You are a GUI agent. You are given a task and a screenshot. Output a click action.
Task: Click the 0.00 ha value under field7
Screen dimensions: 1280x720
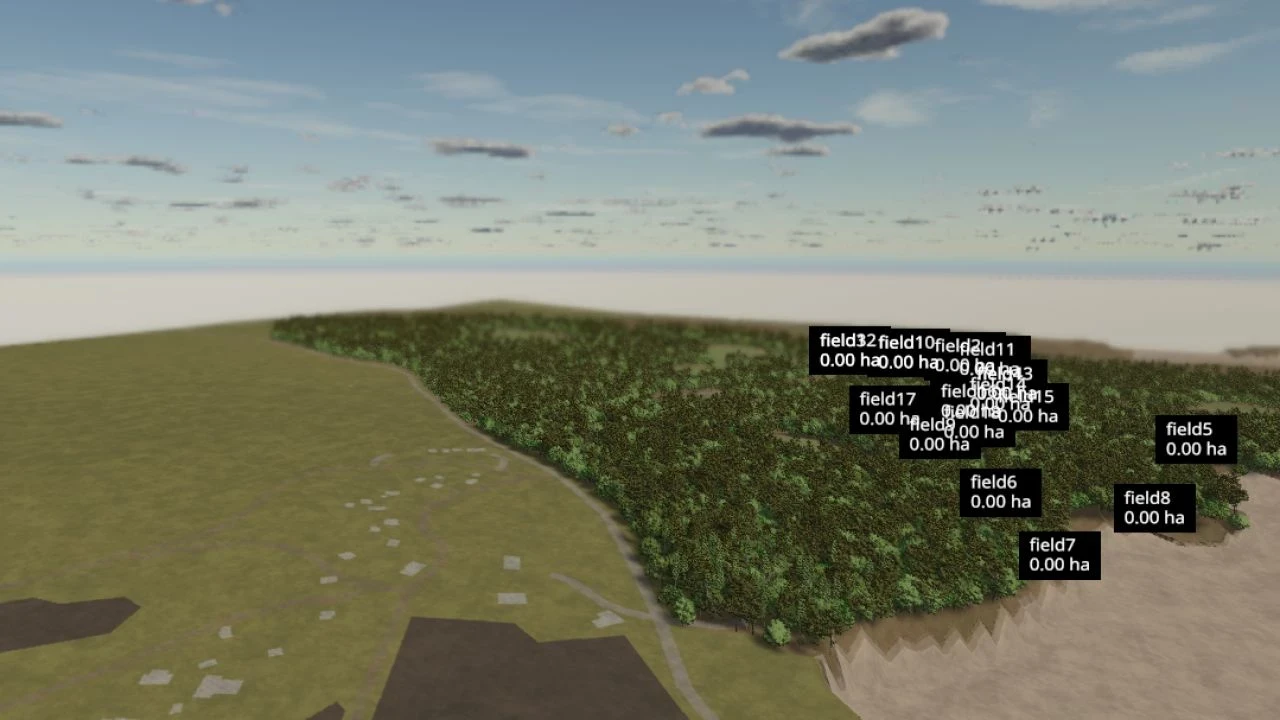coord(1057,565)
